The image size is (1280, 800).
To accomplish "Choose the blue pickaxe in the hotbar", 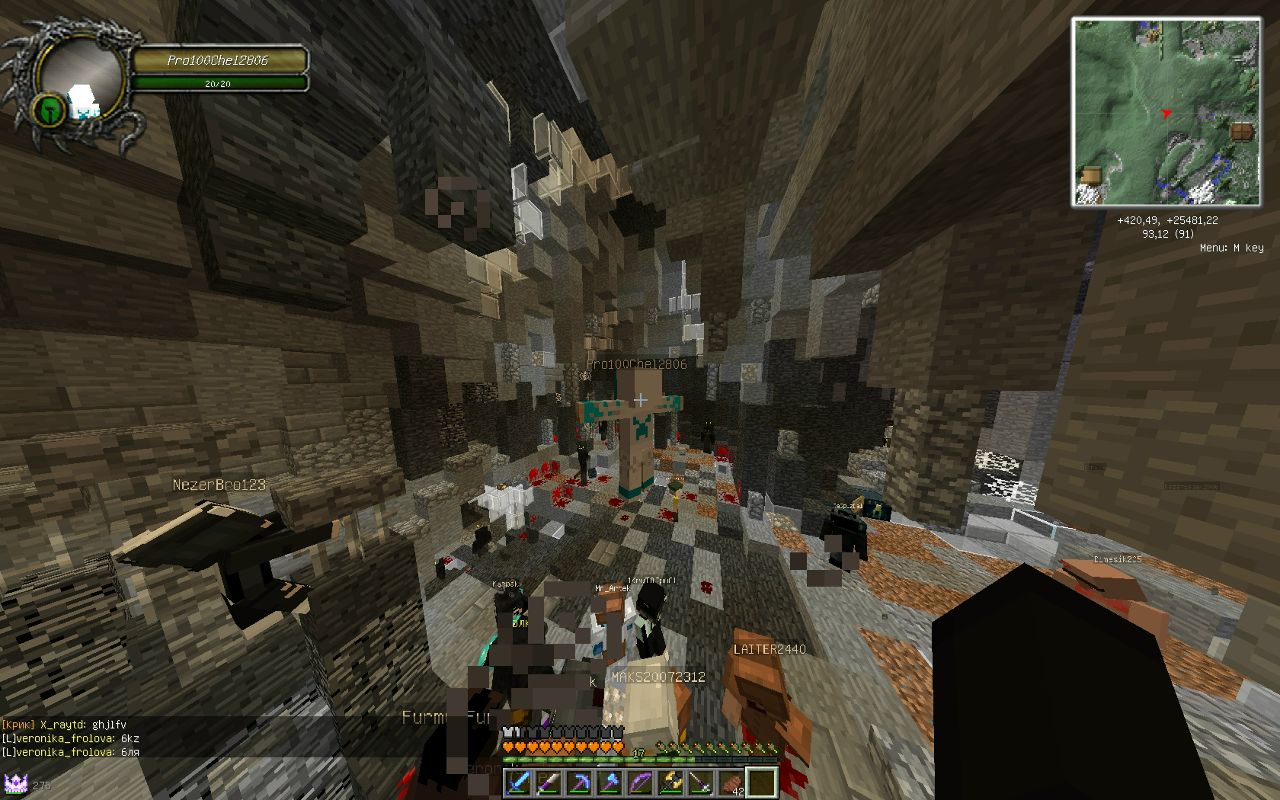I will click(x=579, y=782).
